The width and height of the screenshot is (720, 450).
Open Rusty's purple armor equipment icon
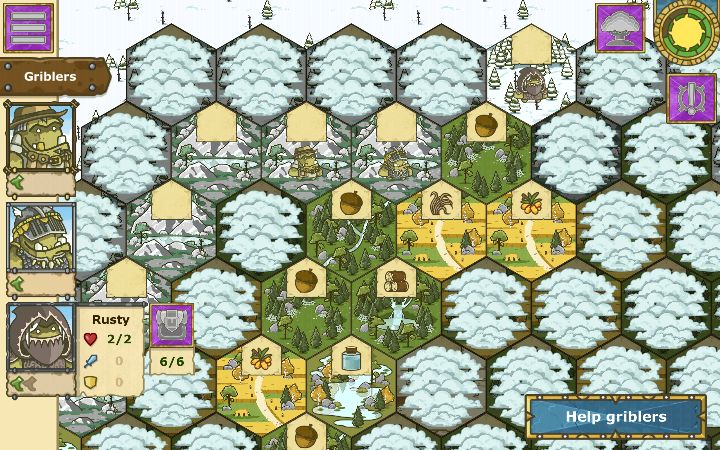click(x=172, y=326)
